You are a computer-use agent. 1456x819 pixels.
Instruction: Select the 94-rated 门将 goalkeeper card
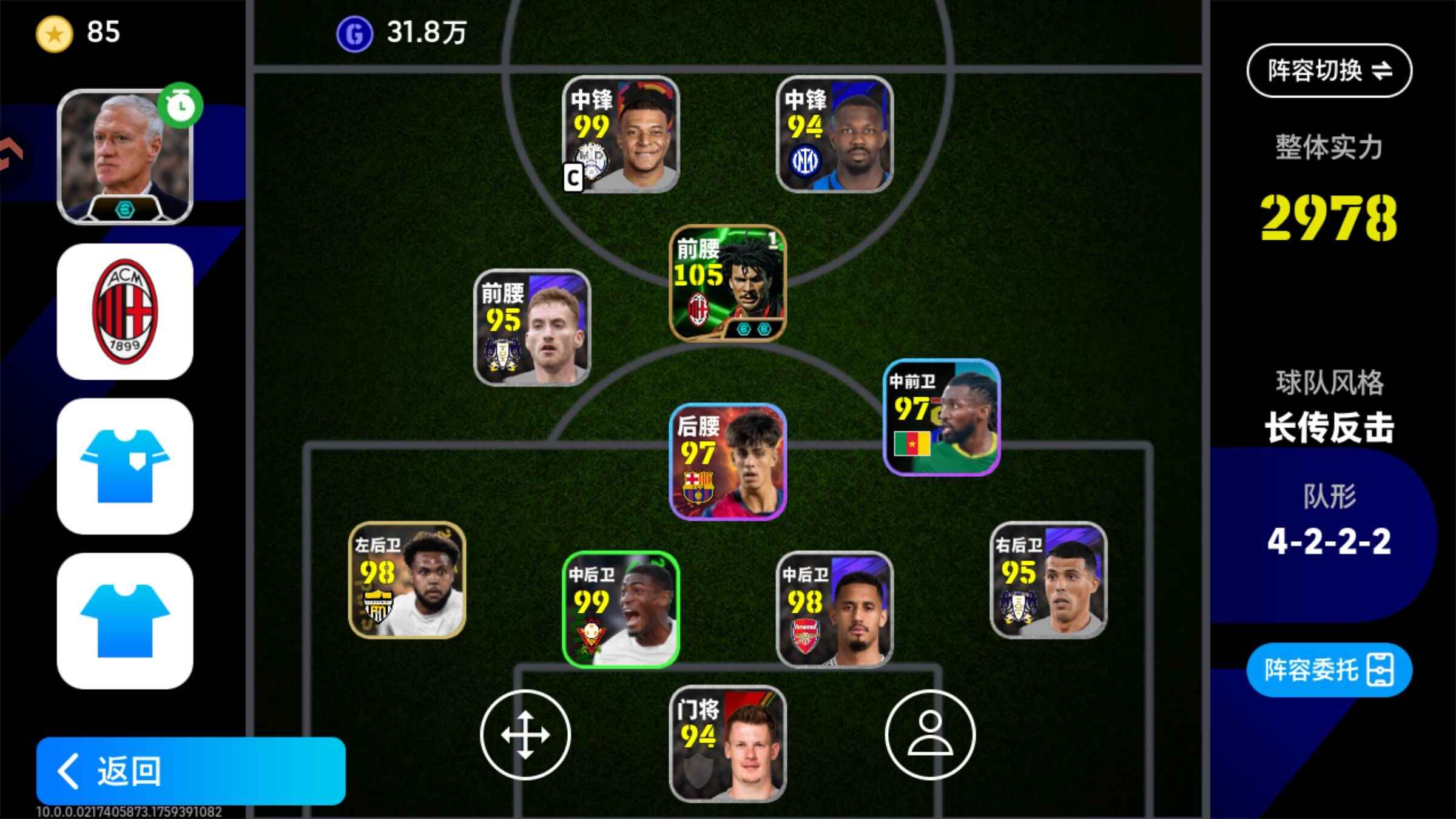[x=727, y=744]
